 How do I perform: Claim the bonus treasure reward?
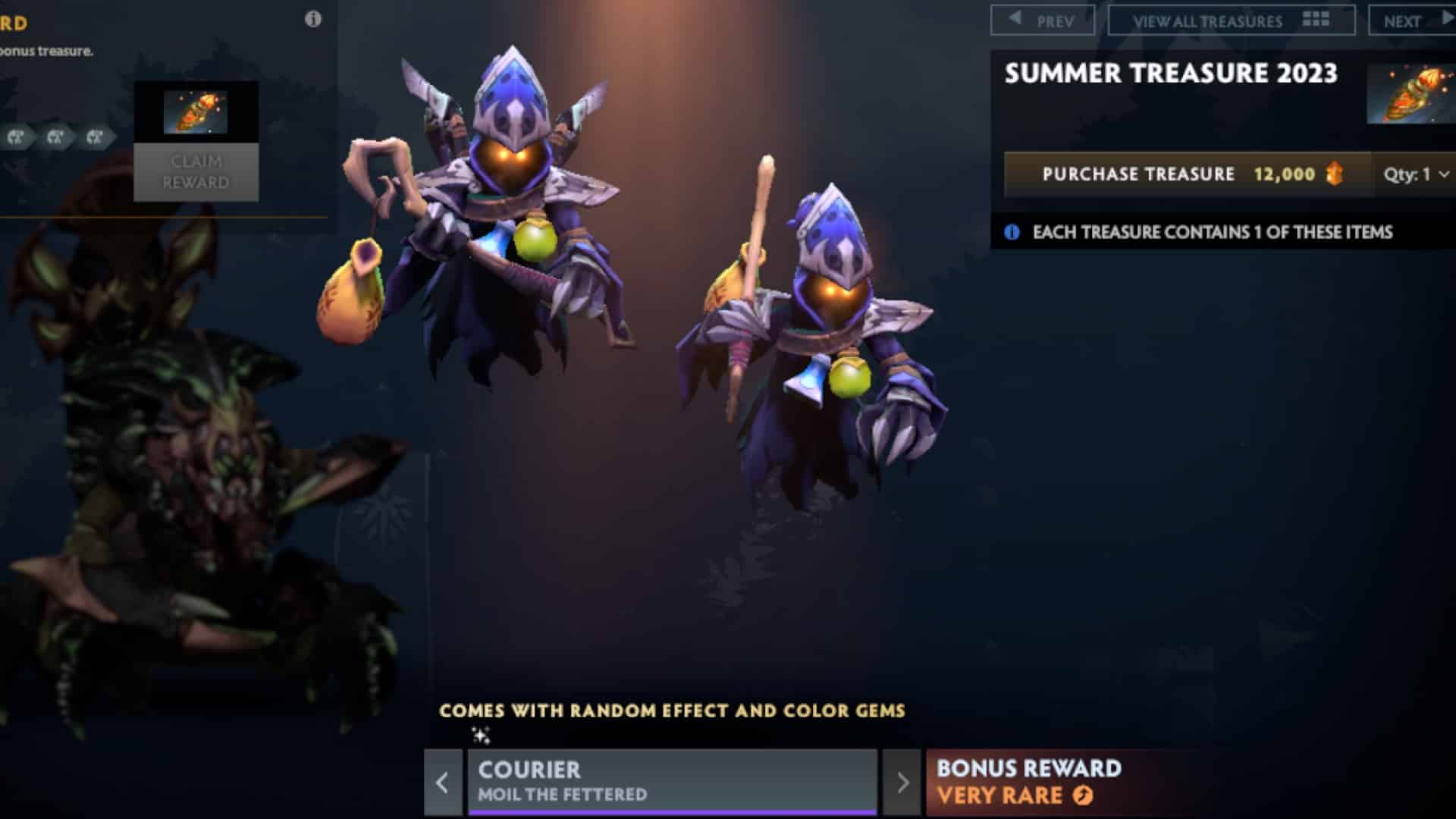click(196, 172)
